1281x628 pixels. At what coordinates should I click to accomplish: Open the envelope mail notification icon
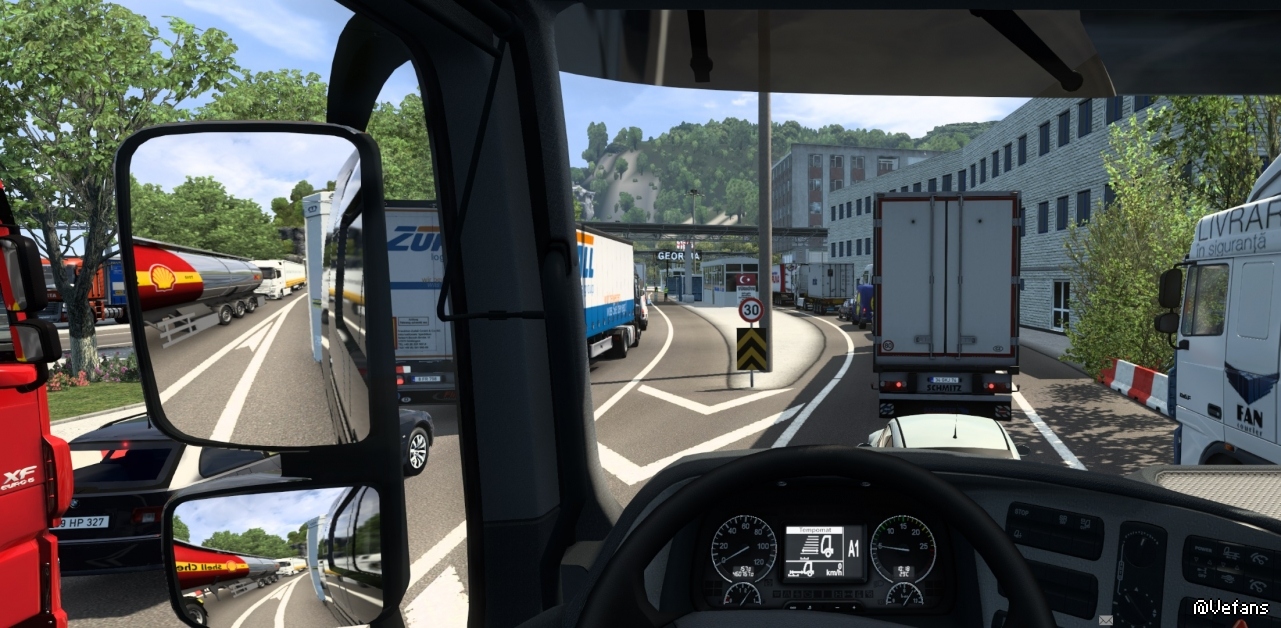(x=1105, y=620)
